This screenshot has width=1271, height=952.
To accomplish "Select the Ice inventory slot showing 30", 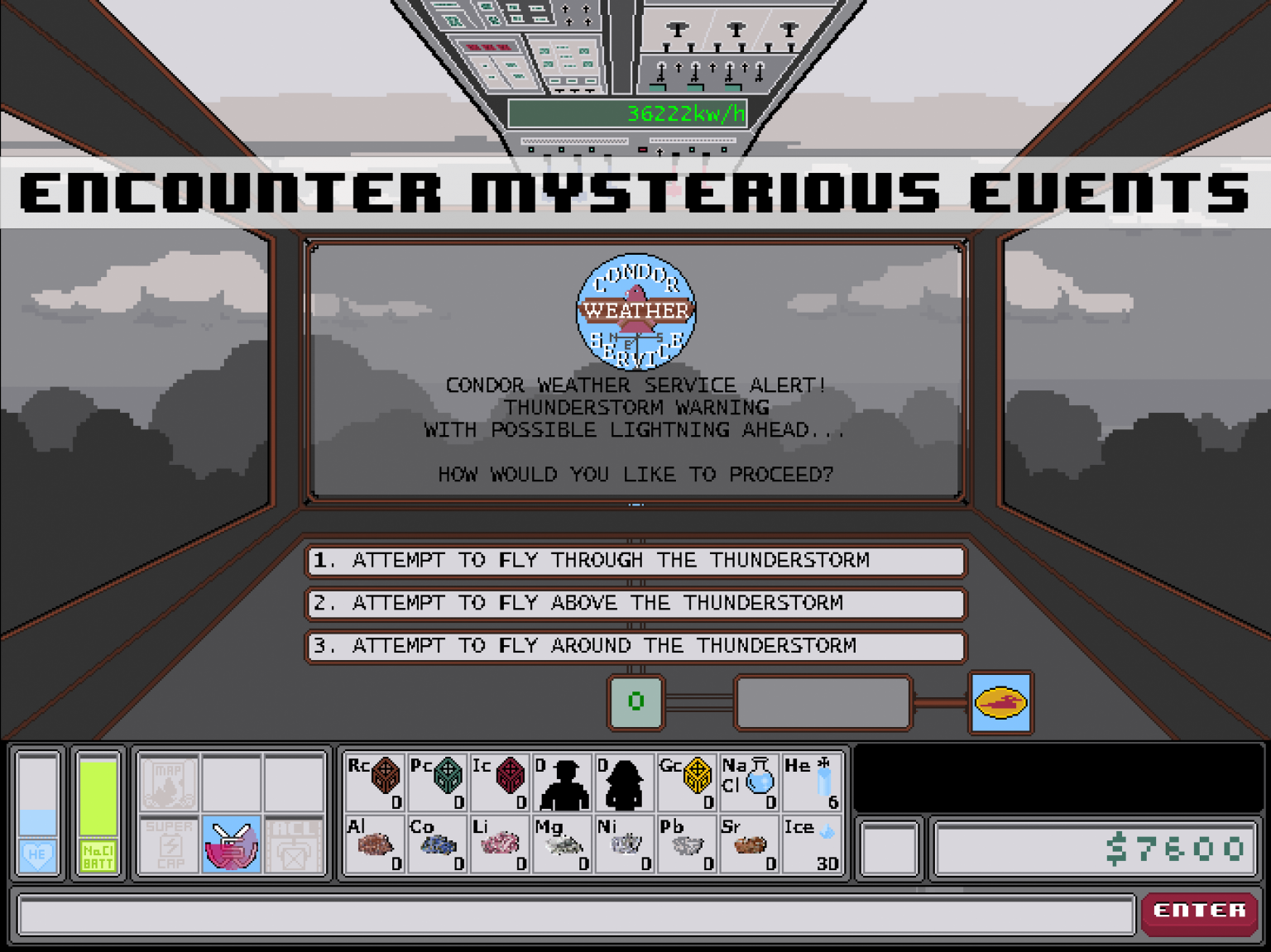I will point(813,845).
